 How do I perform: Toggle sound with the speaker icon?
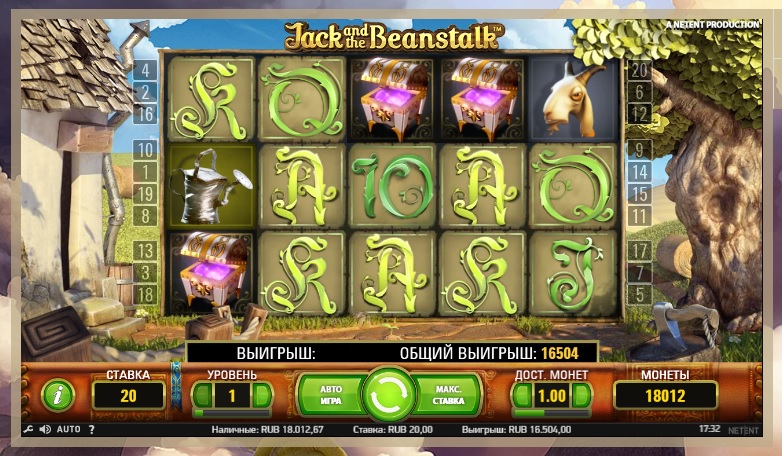pos(44,429)
